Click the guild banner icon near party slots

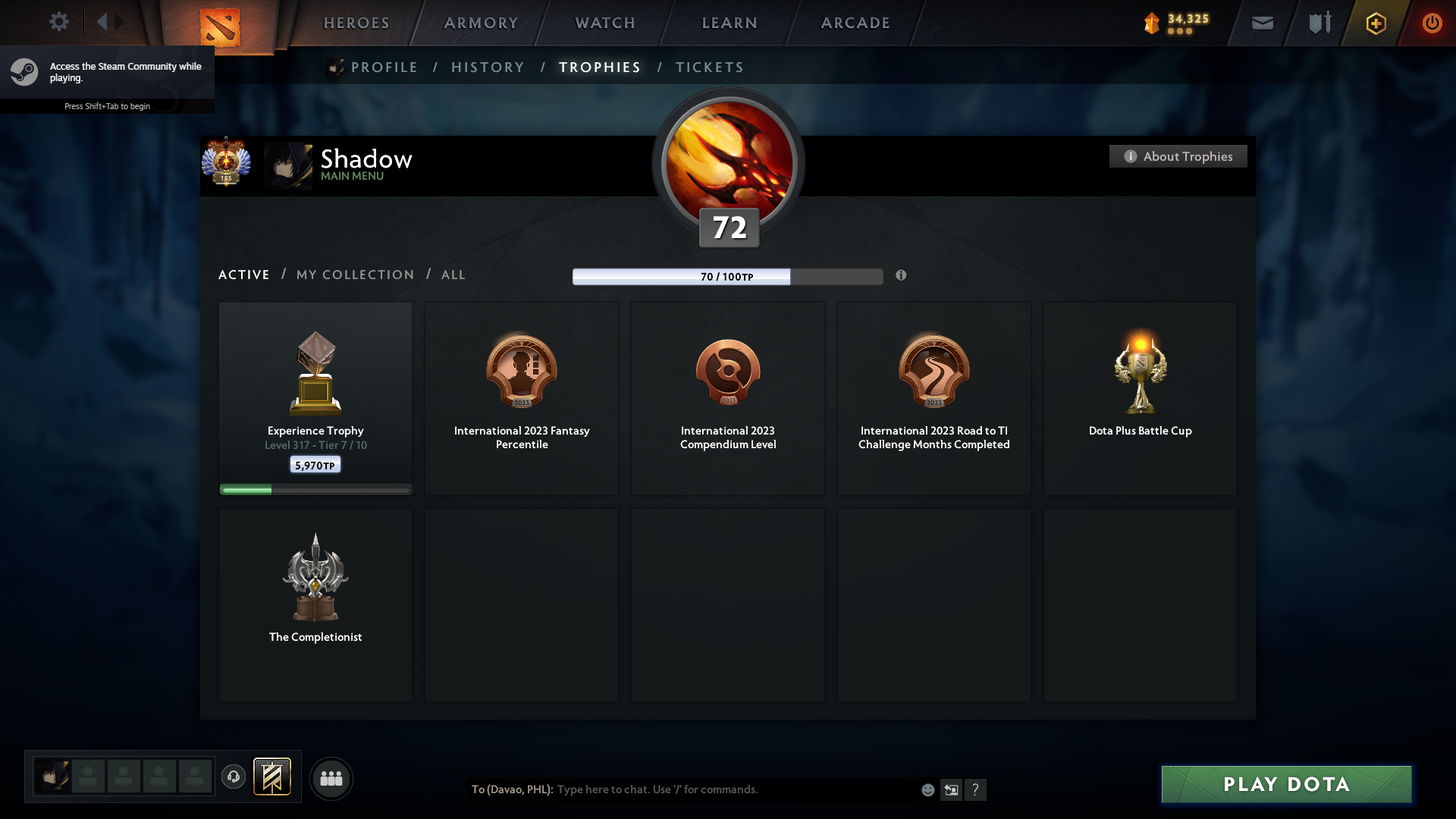[x=273, y=777]
